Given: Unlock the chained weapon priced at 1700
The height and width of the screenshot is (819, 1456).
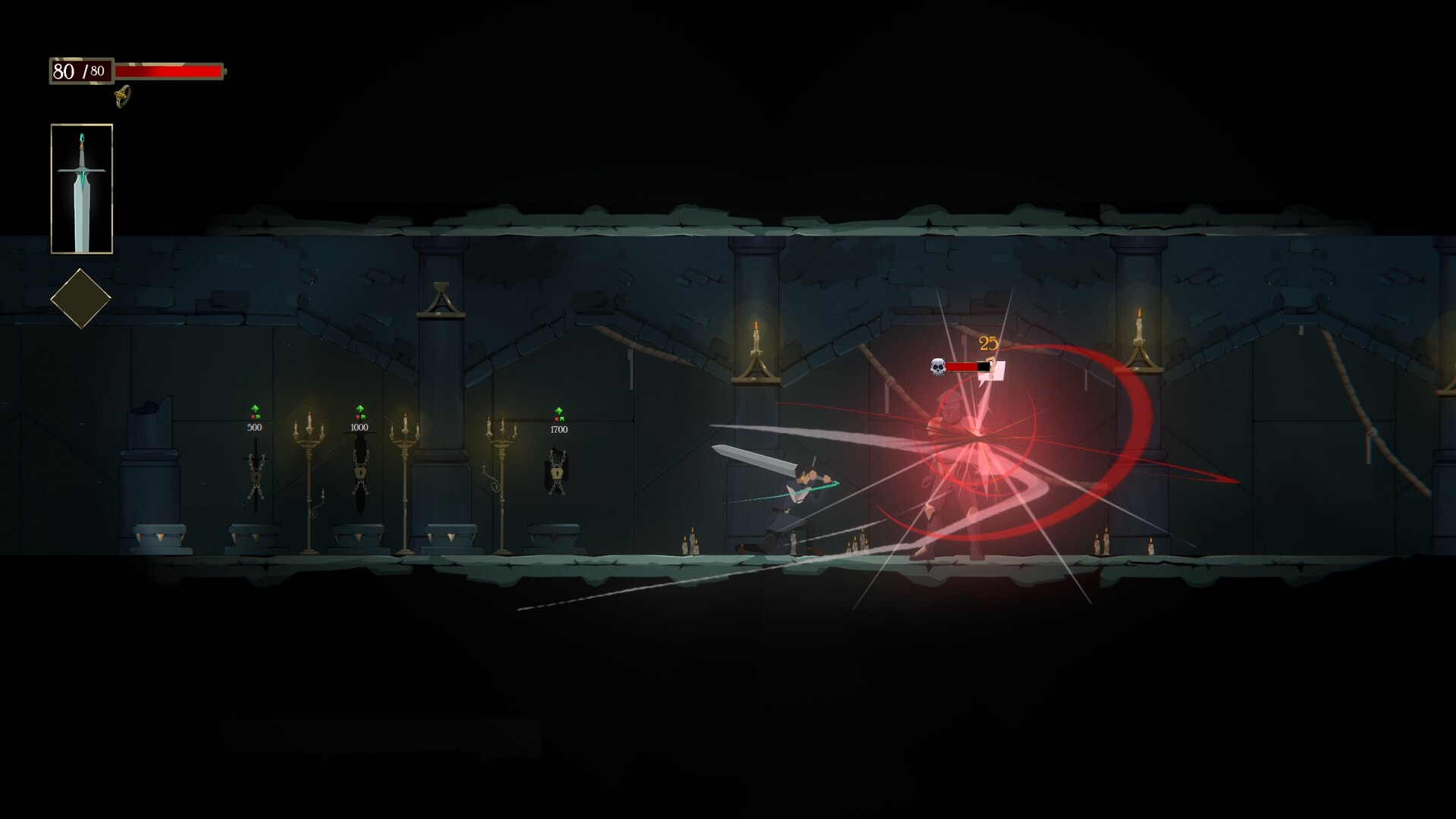Looking at the screenshot, I should 557,474.
